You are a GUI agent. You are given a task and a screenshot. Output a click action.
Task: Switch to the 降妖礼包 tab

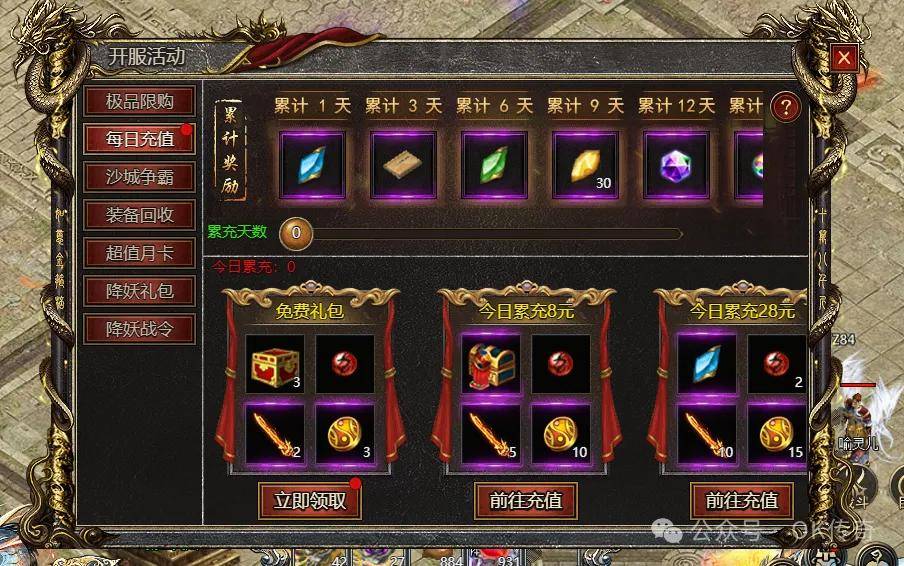point(140,291)
